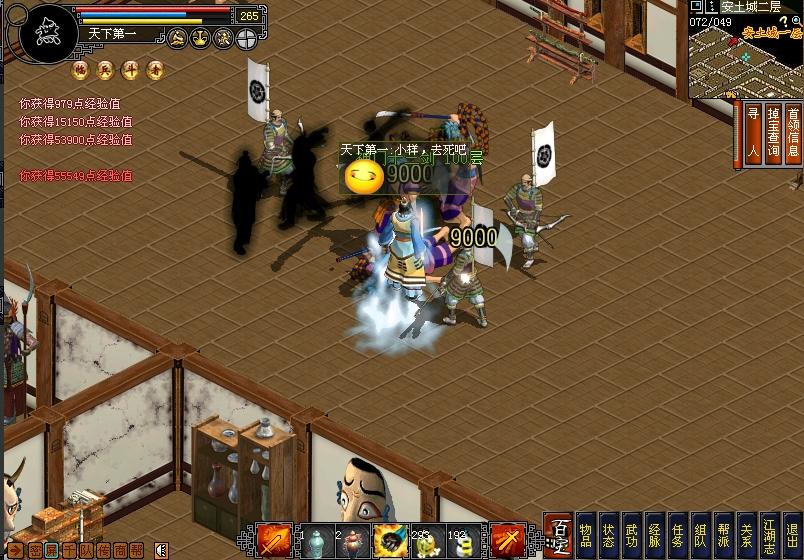
Task: Open the 江湖志 journal
Action: (769, 535)
